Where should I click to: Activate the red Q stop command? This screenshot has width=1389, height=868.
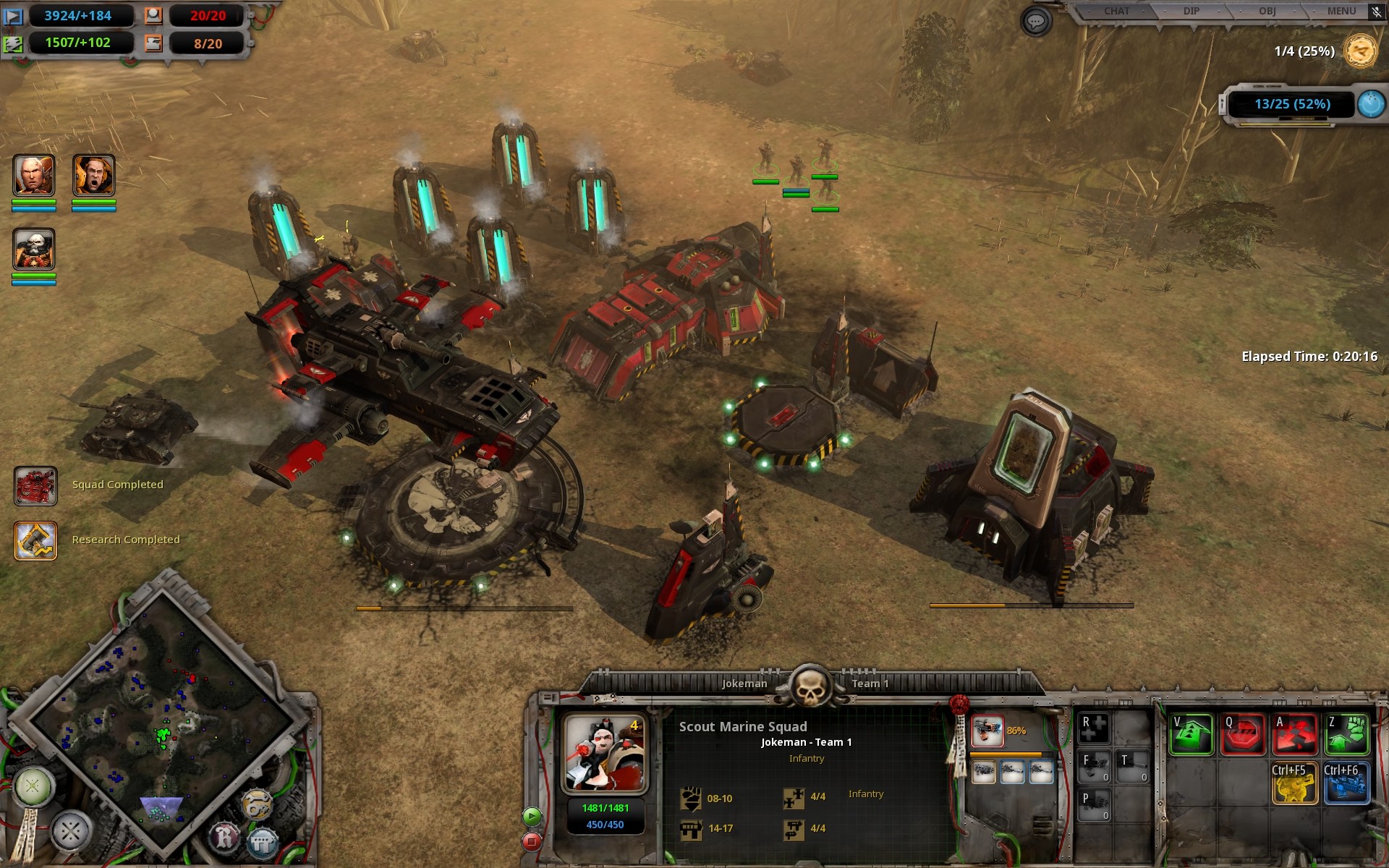pyautogui.click(x=1244, y=735)
